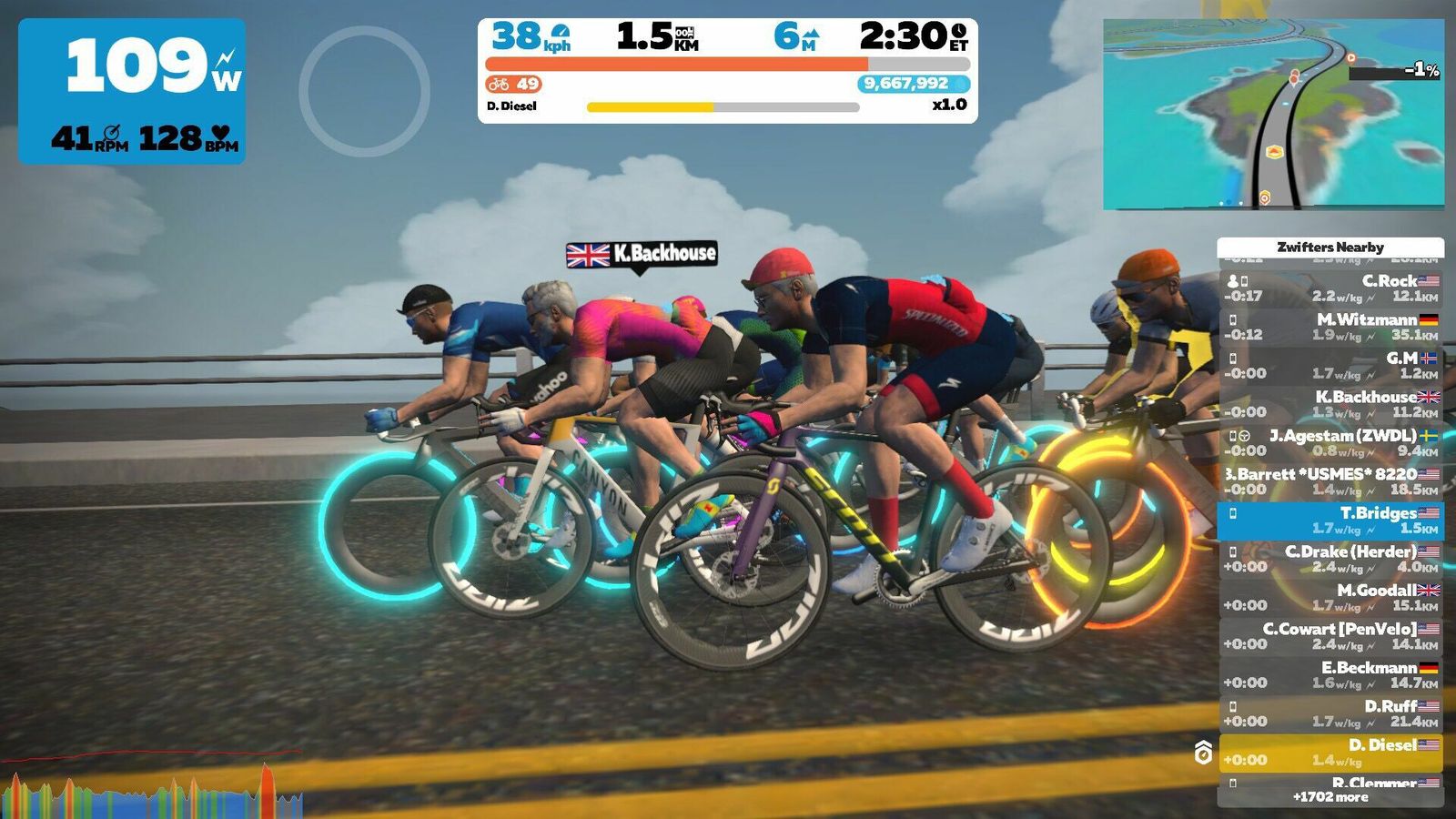
Task: Choose M.Witzmann rider row
Action: click(1330, 327)
